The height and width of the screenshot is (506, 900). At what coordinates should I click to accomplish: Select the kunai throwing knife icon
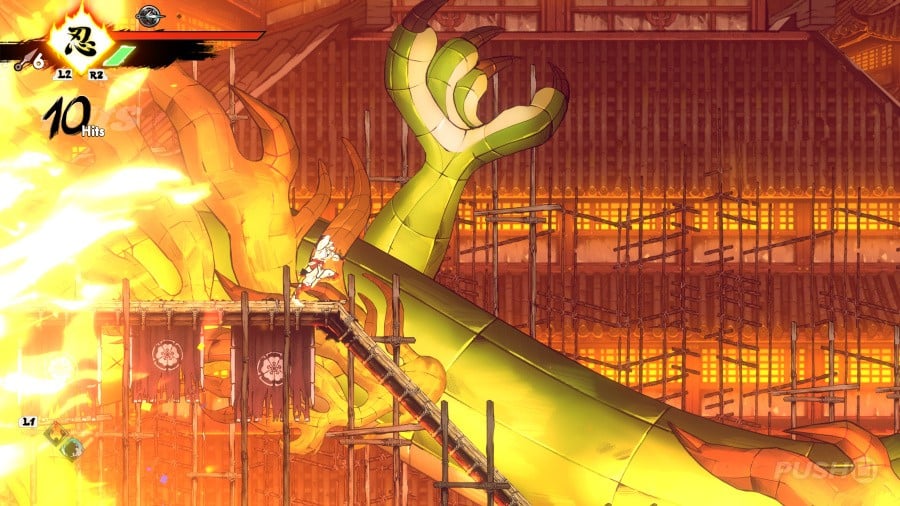pos(21,62)
